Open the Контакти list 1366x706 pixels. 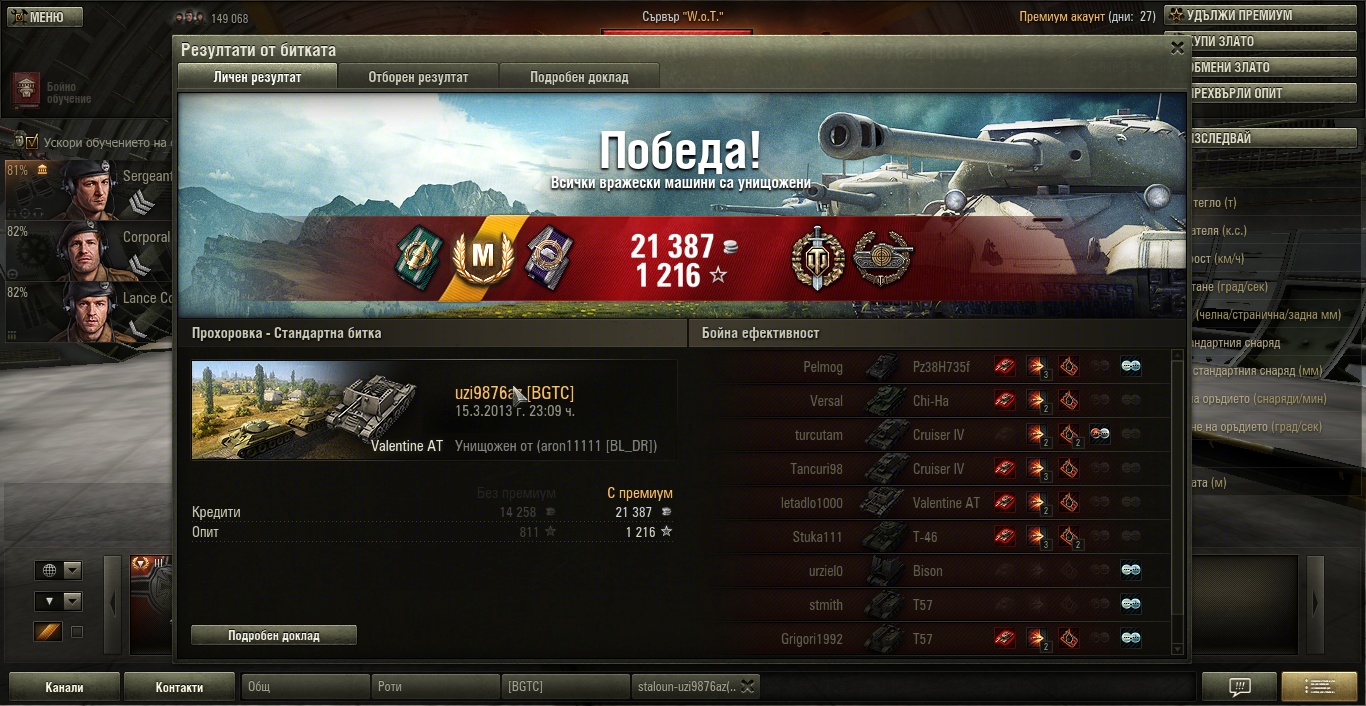179,687
